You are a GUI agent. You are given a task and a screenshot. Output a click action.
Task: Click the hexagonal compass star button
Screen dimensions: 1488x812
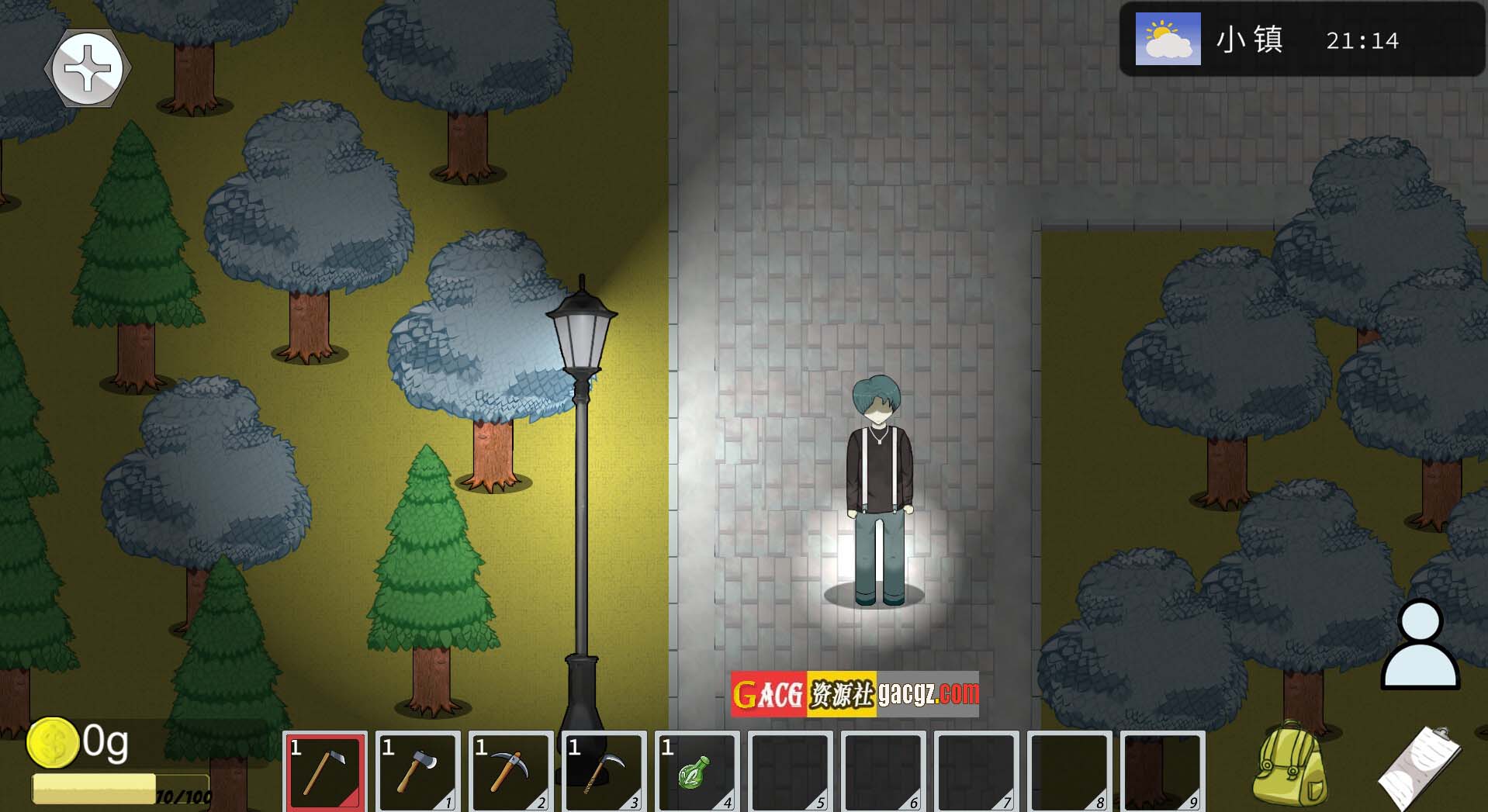pyautogui.click(x=88, y=68)
